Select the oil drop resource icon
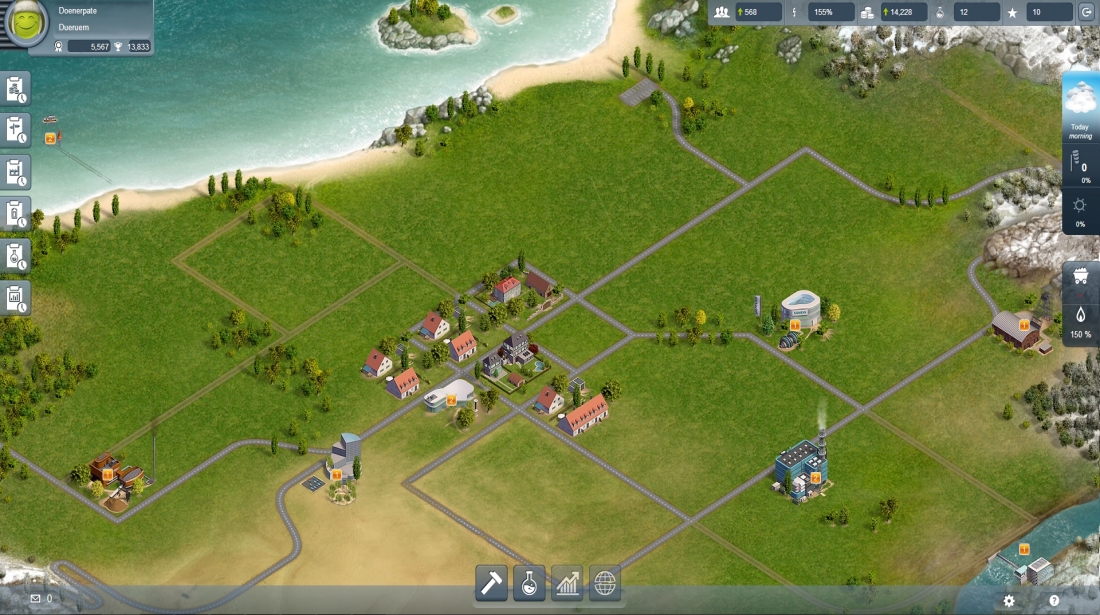 coord(1080,314)
